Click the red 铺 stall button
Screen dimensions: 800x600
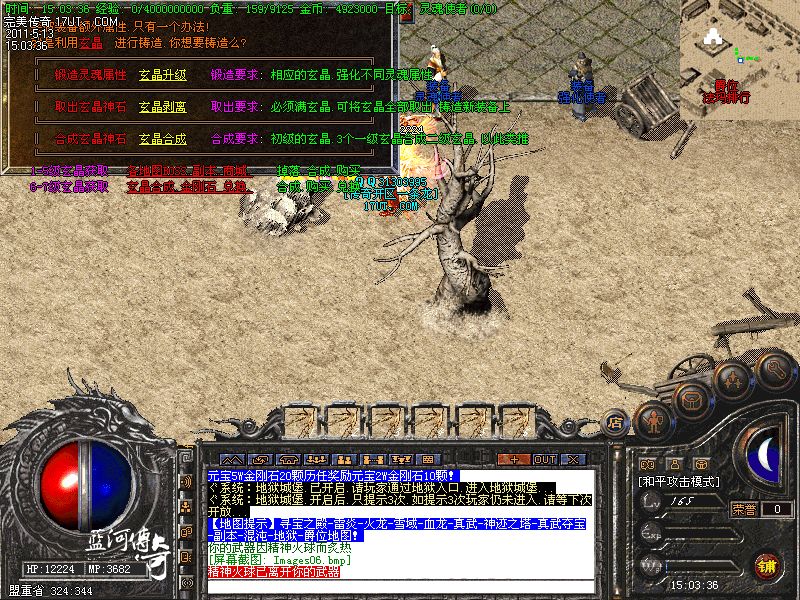click(765, 563)
